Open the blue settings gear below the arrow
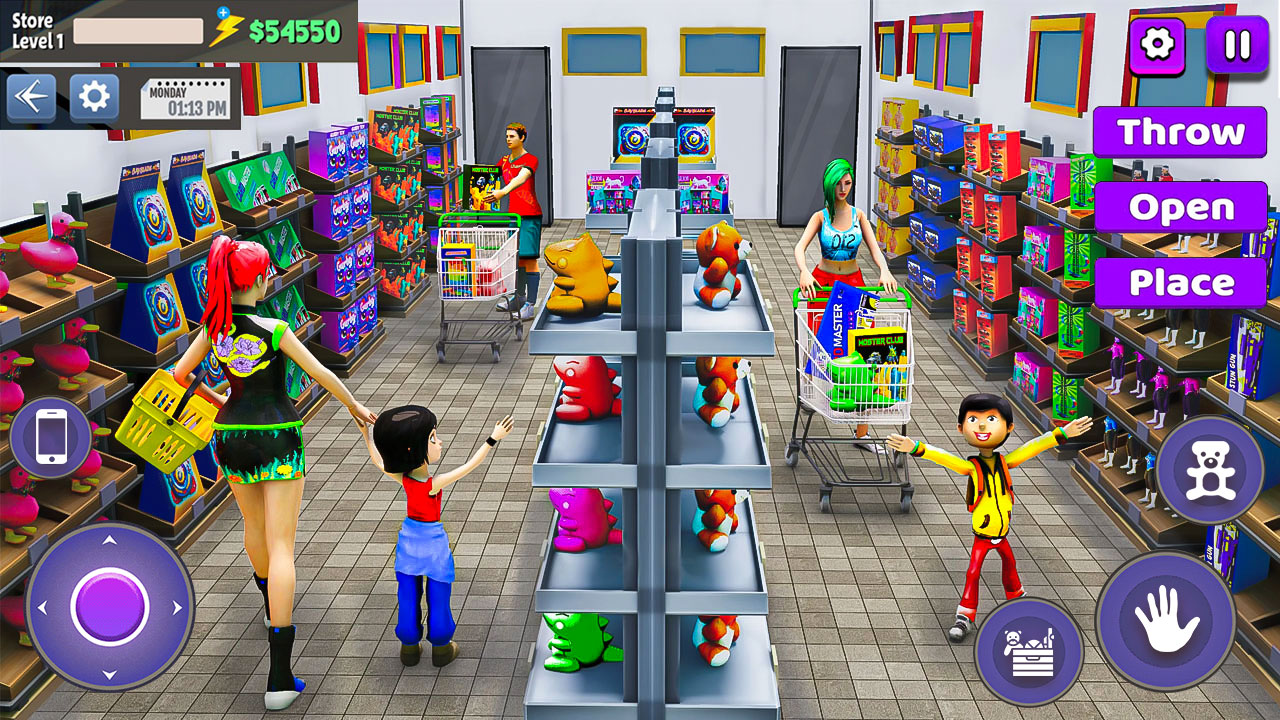 click(x=92, y=96)
